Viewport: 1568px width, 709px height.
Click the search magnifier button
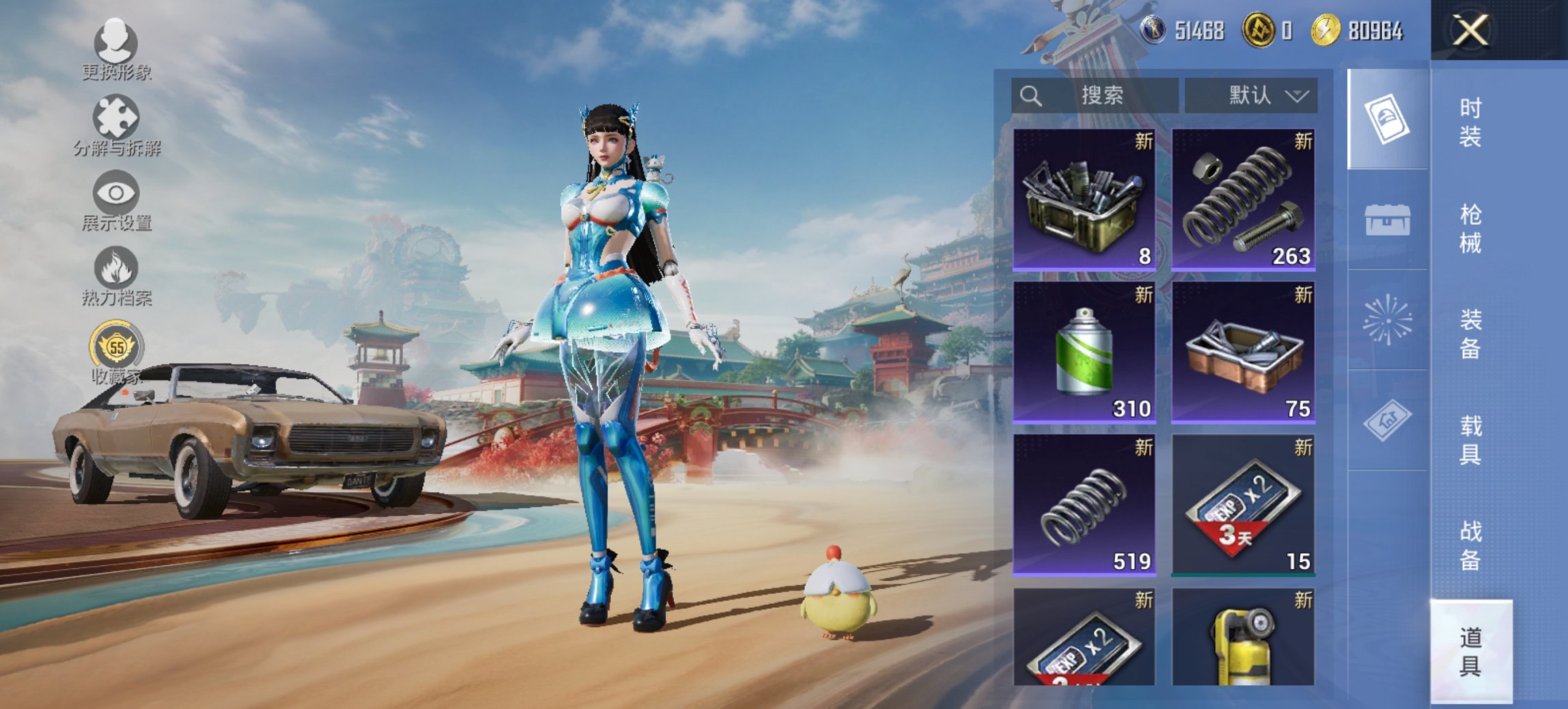coord(1031,95)
